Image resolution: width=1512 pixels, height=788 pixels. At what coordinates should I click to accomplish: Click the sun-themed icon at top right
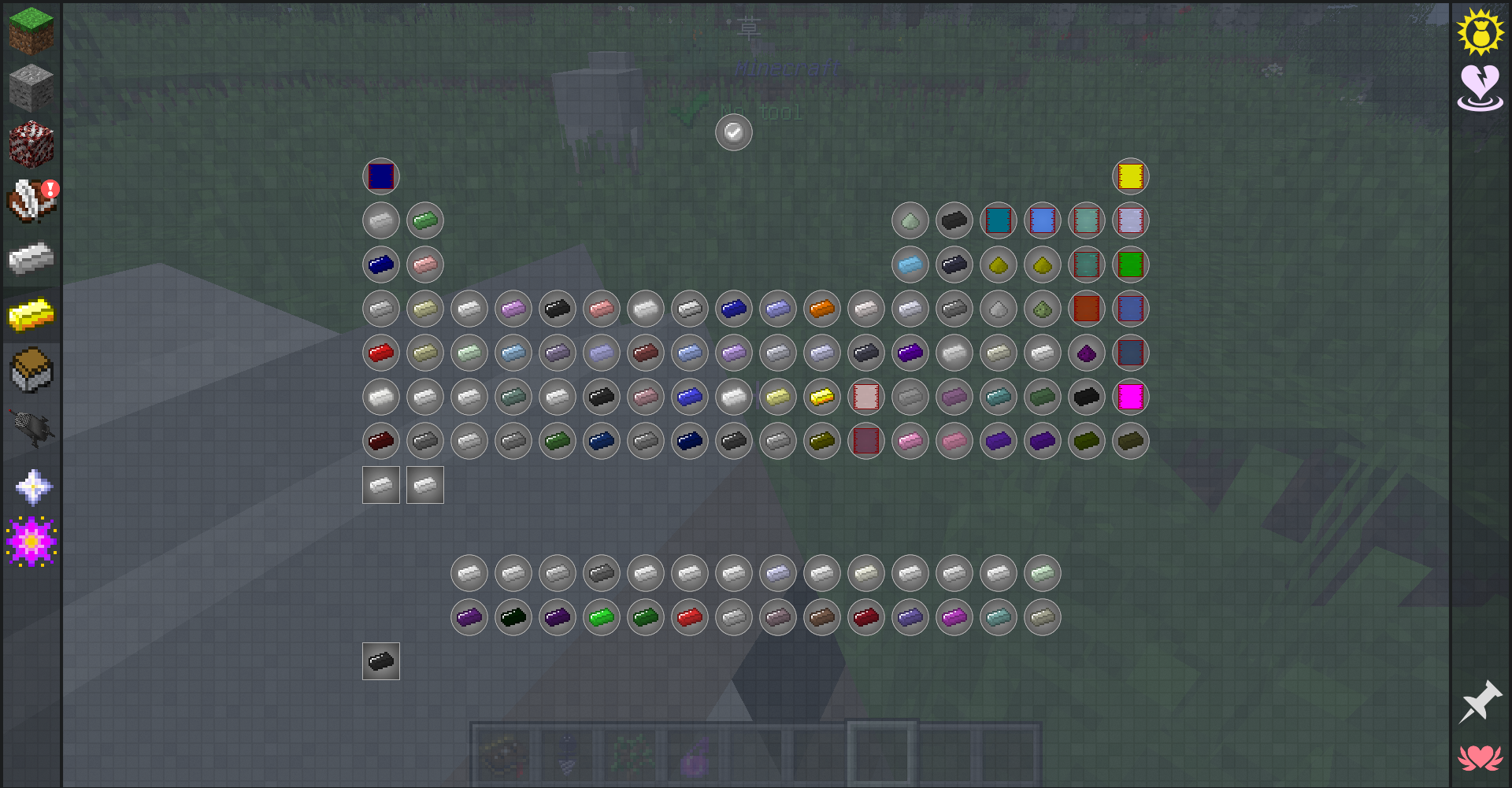pyautogui.click(x=1481, y=33)
